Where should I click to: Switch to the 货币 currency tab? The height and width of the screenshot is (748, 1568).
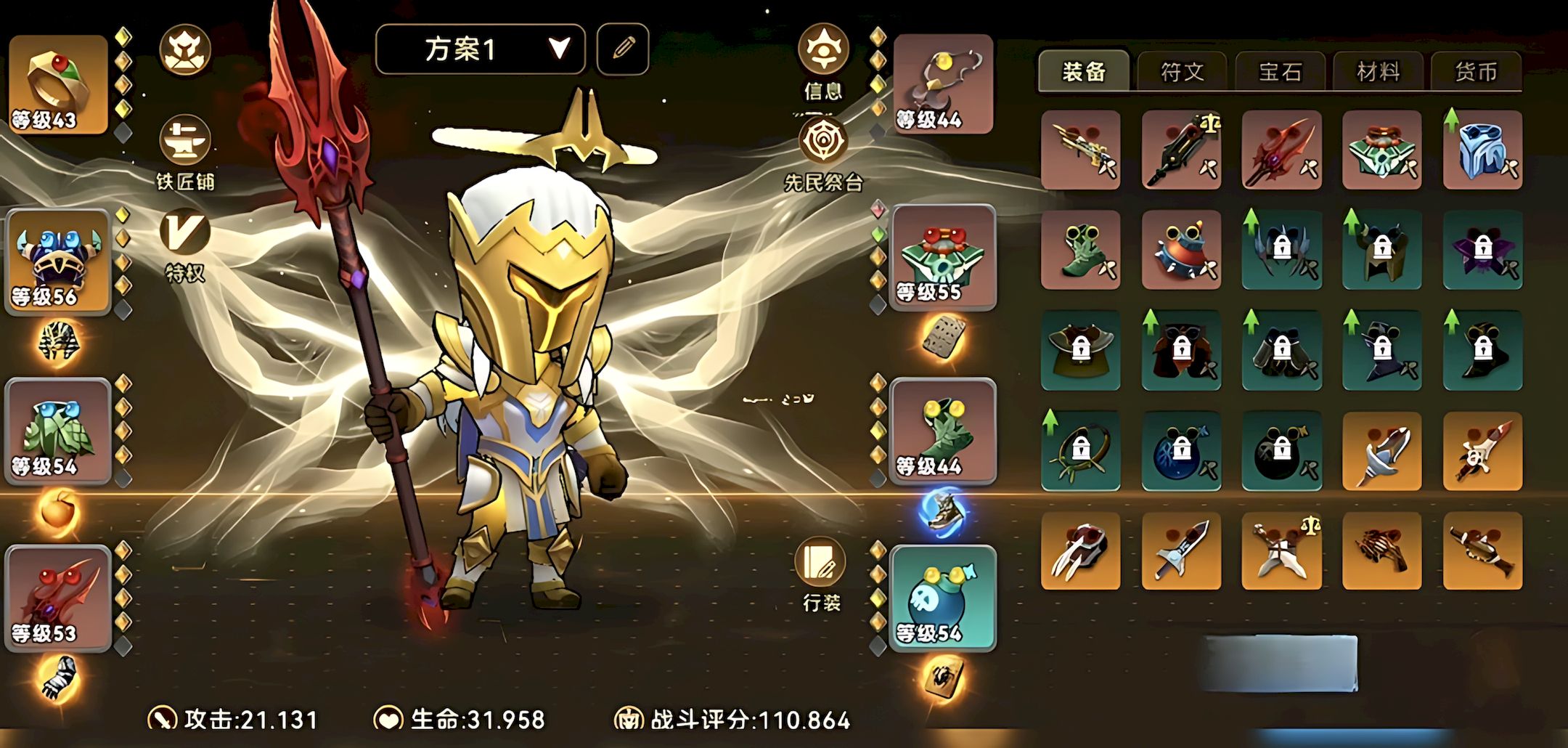1476,72
